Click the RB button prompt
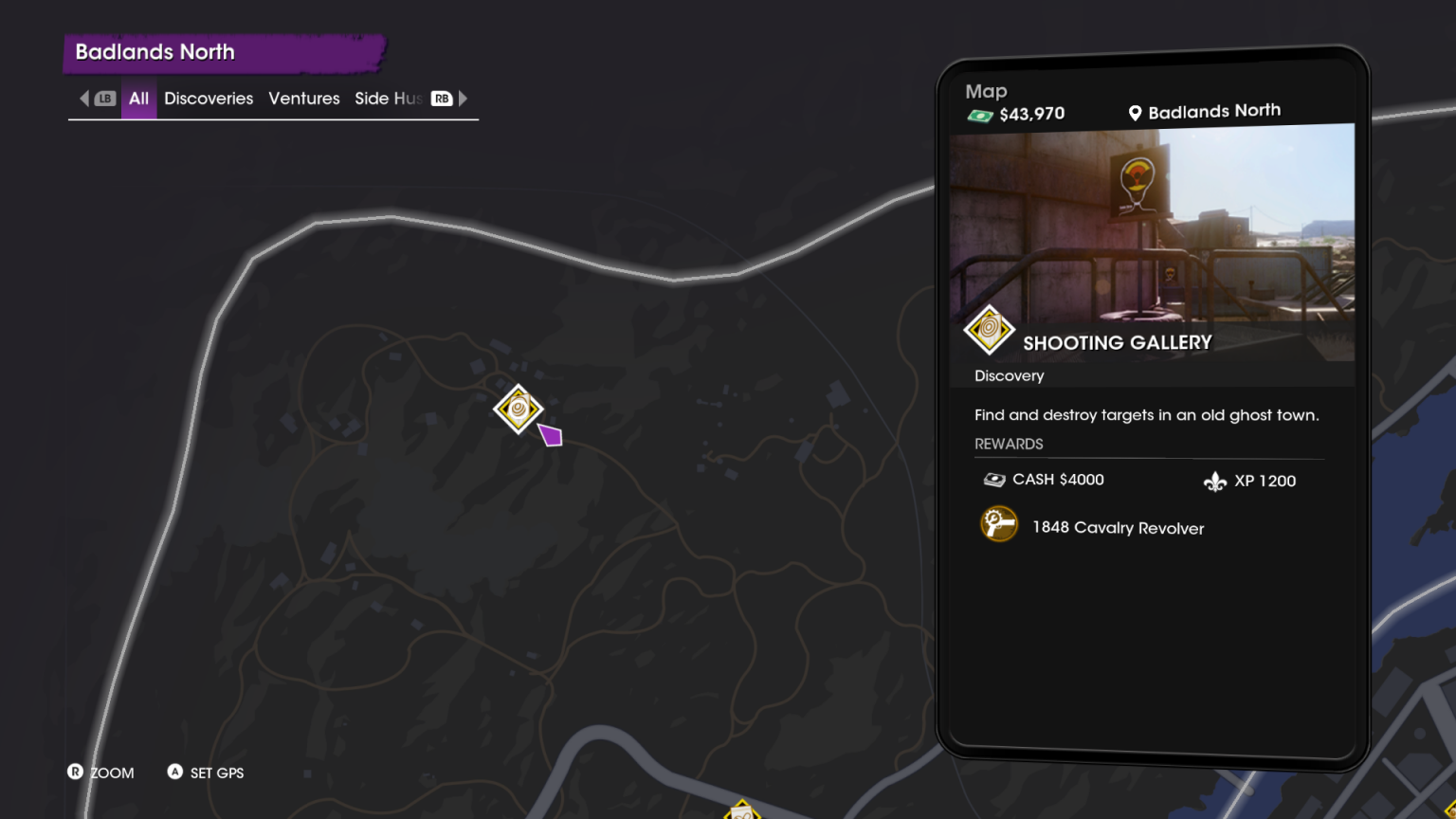The height and width of the screenshot is (819, 1456). coord(440,98)
